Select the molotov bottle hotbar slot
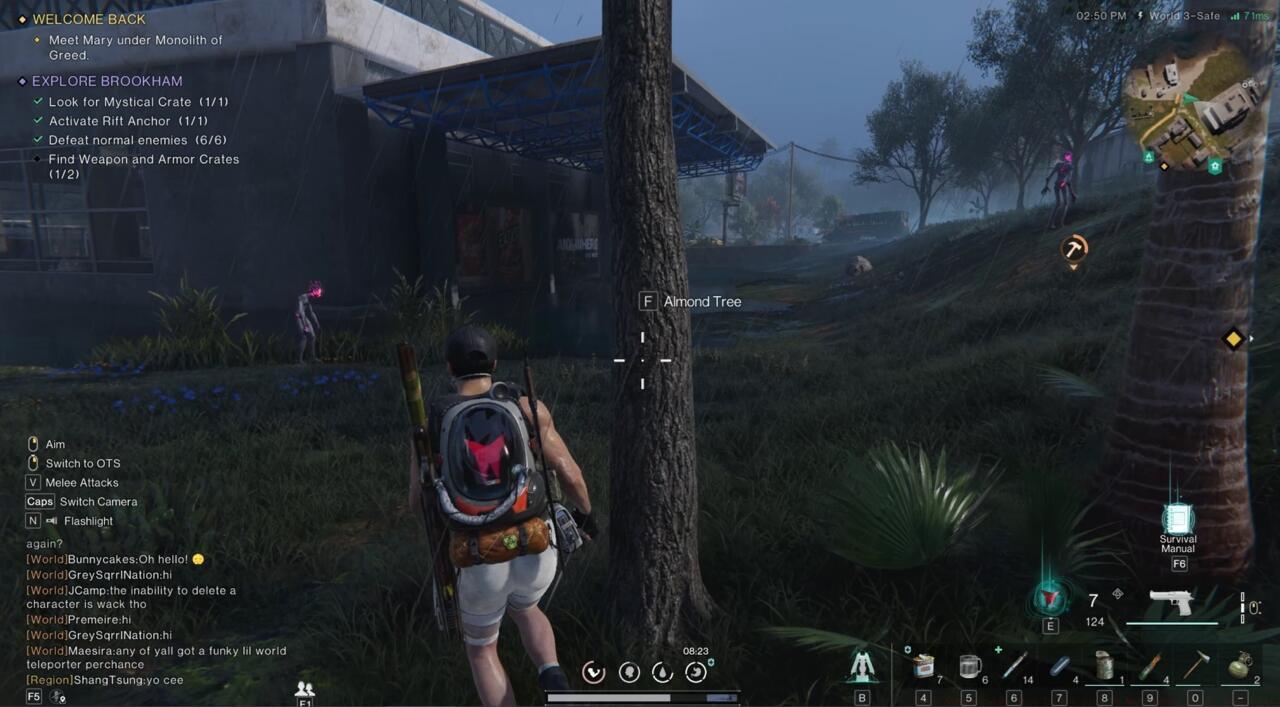 (x=1150, y=666)
